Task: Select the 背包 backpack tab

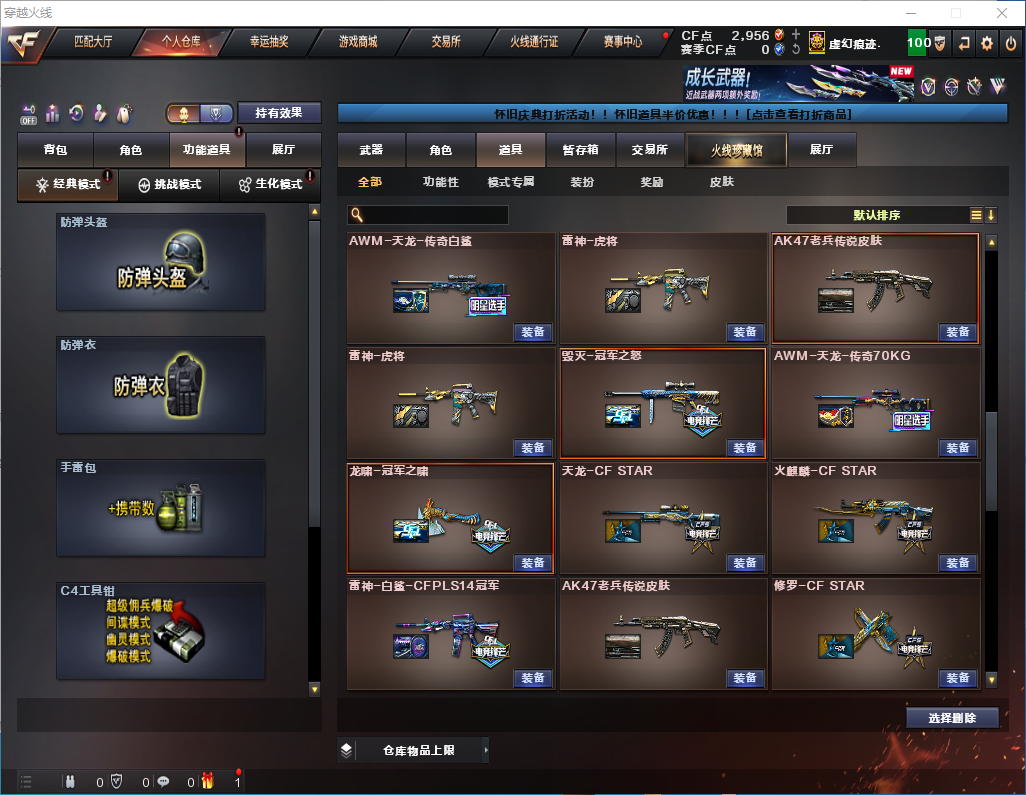Action: (55, 150)
